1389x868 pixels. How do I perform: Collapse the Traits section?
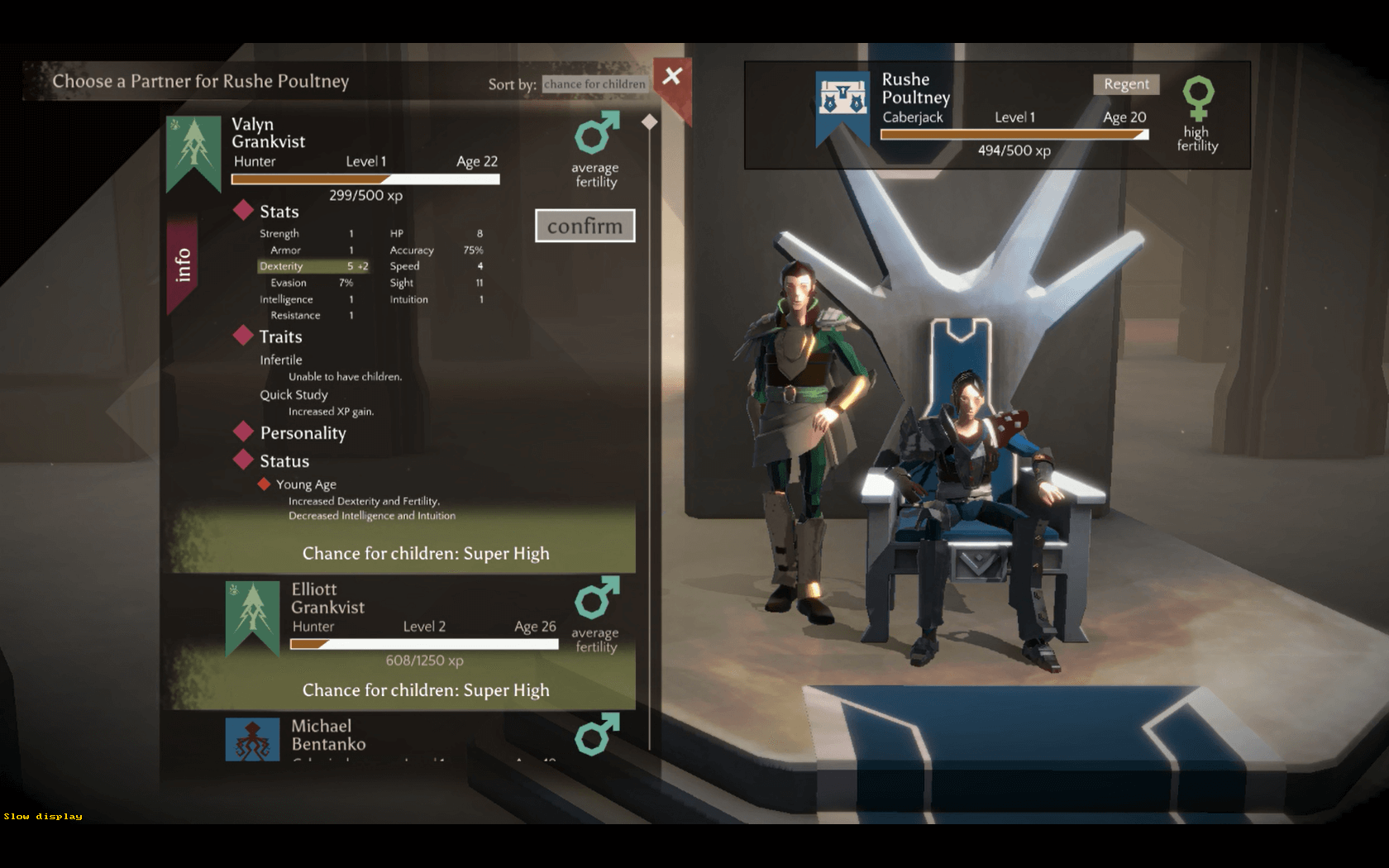tap(279, 336)
